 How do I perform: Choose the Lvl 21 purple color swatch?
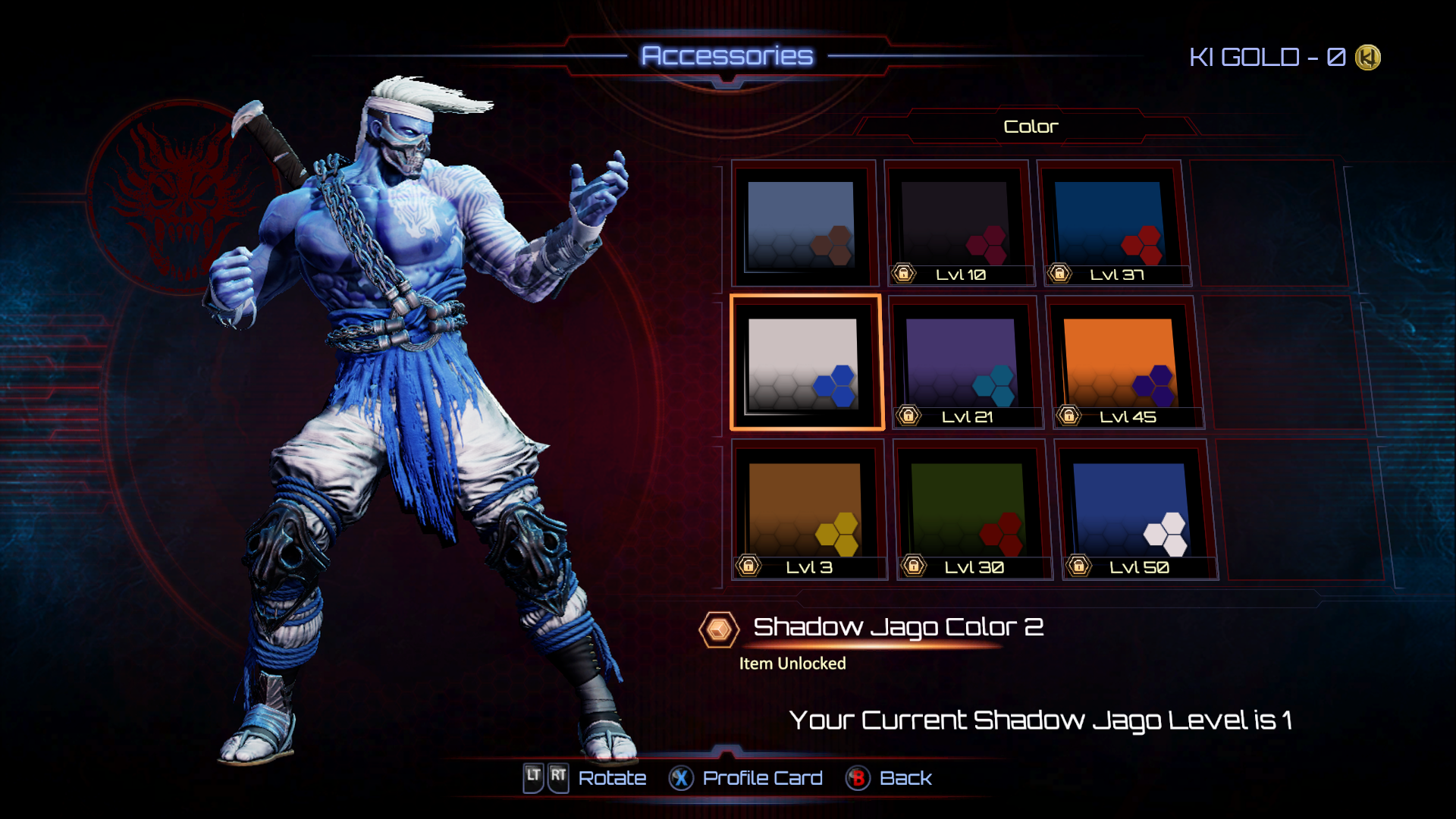(963, 364)
